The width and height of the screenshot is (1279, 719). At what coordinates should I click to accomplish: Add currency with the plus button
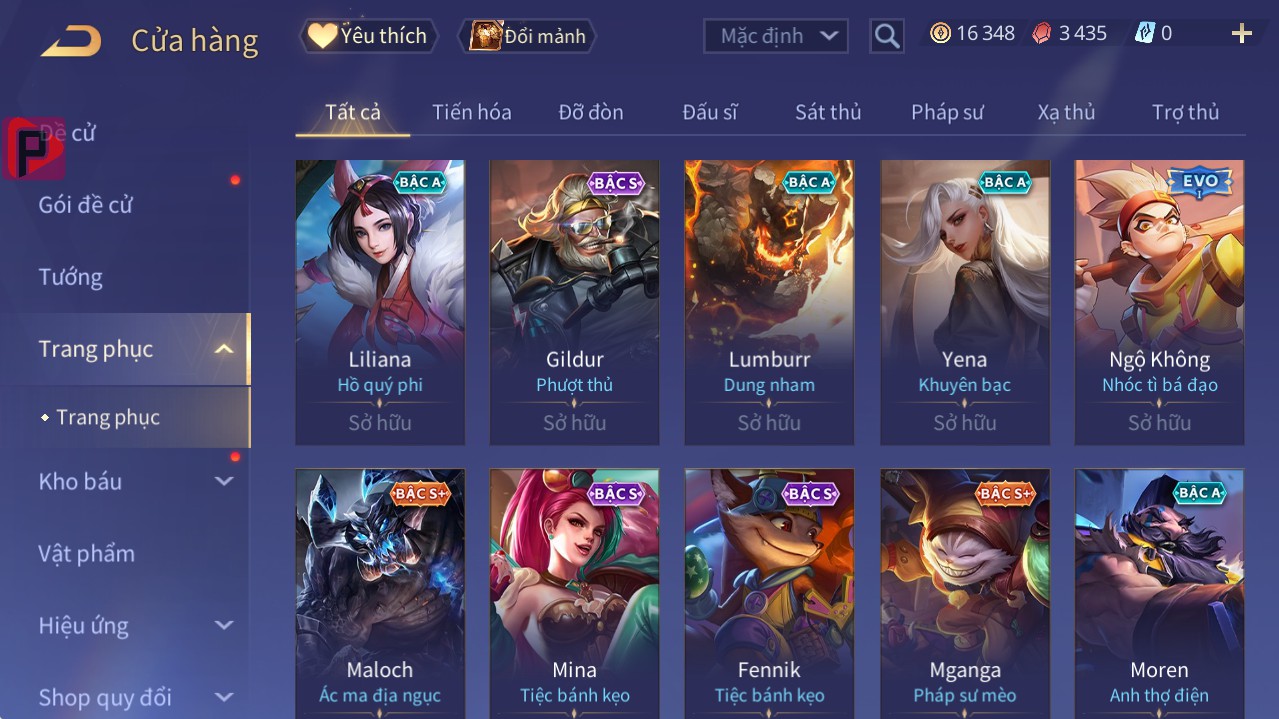coord(1241,34)
